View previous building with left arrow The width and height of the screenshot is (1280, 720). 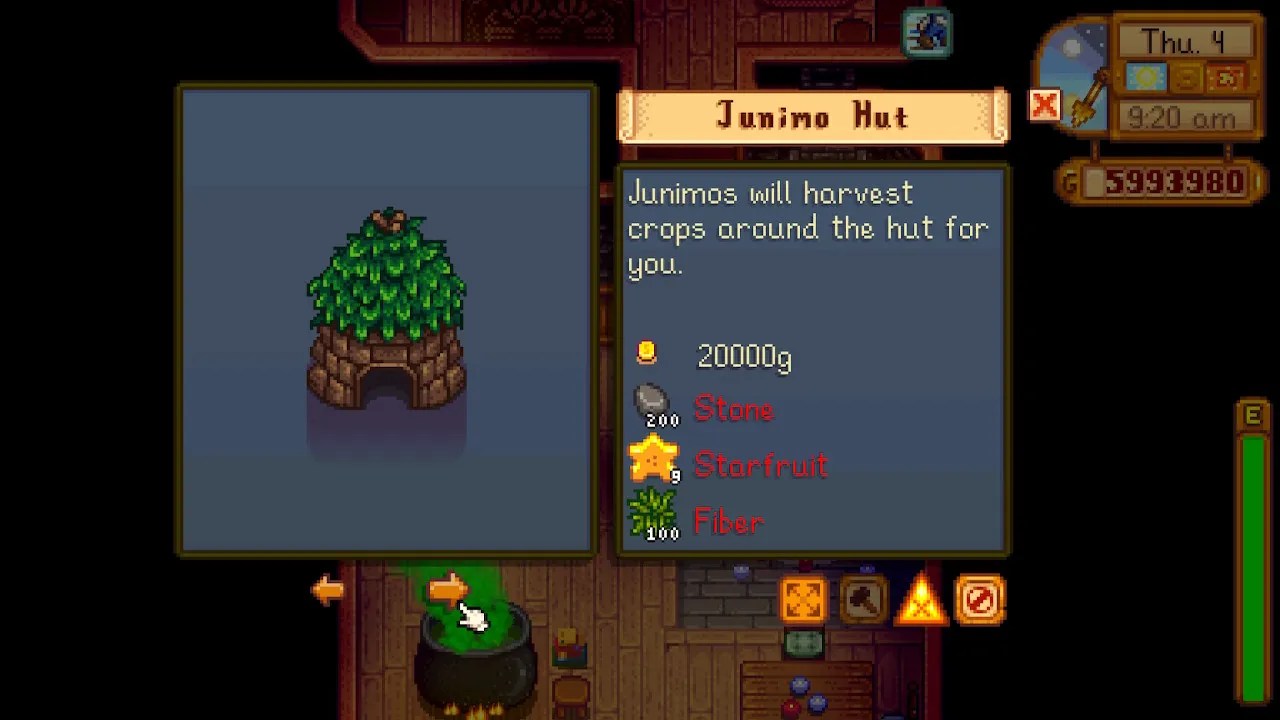[x=328, y=589]
